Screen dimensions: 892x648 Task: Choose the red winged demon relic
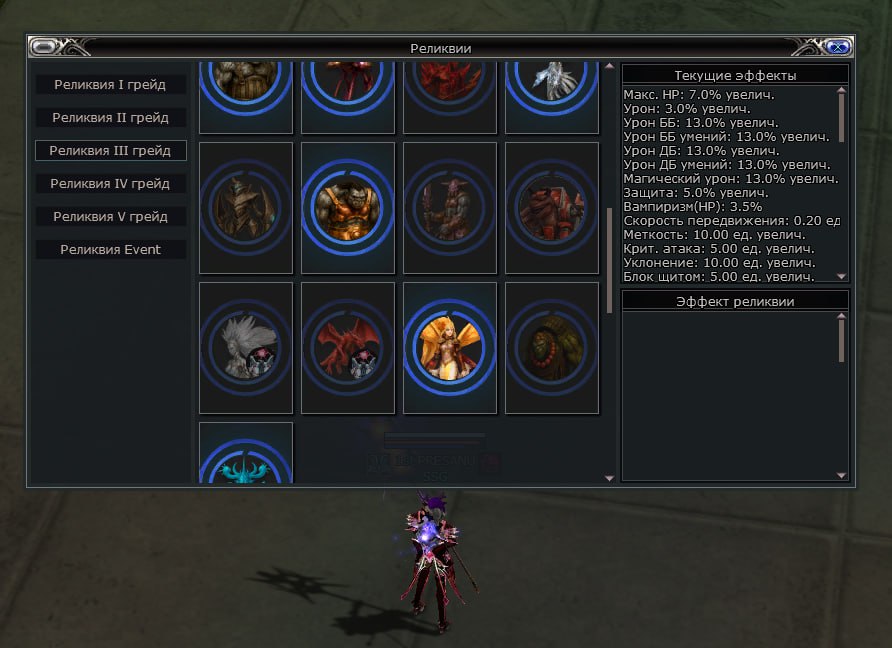click(348, 348)
